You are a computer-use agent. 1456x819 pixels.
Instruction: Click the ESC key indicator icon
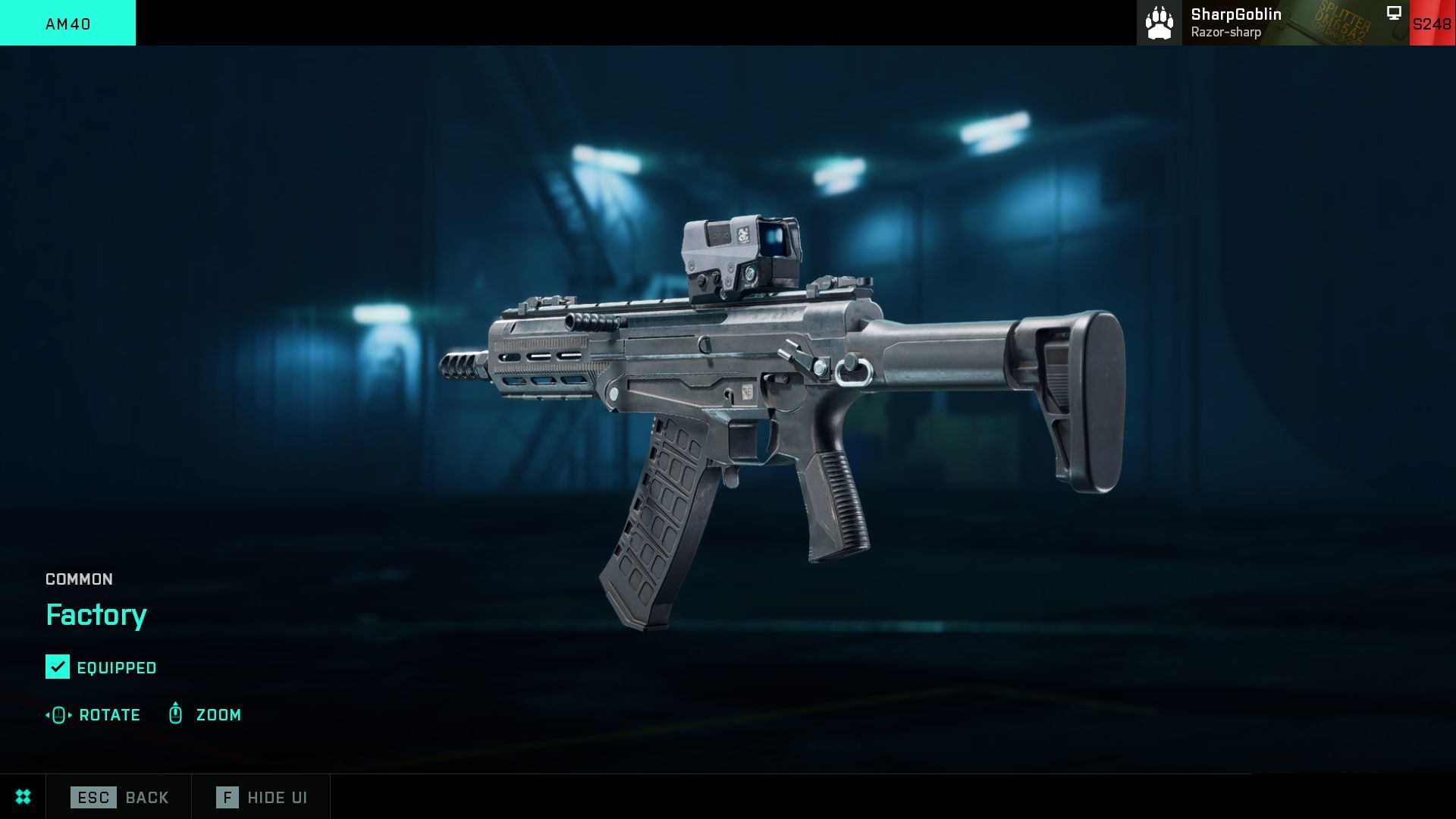[93, 797]
